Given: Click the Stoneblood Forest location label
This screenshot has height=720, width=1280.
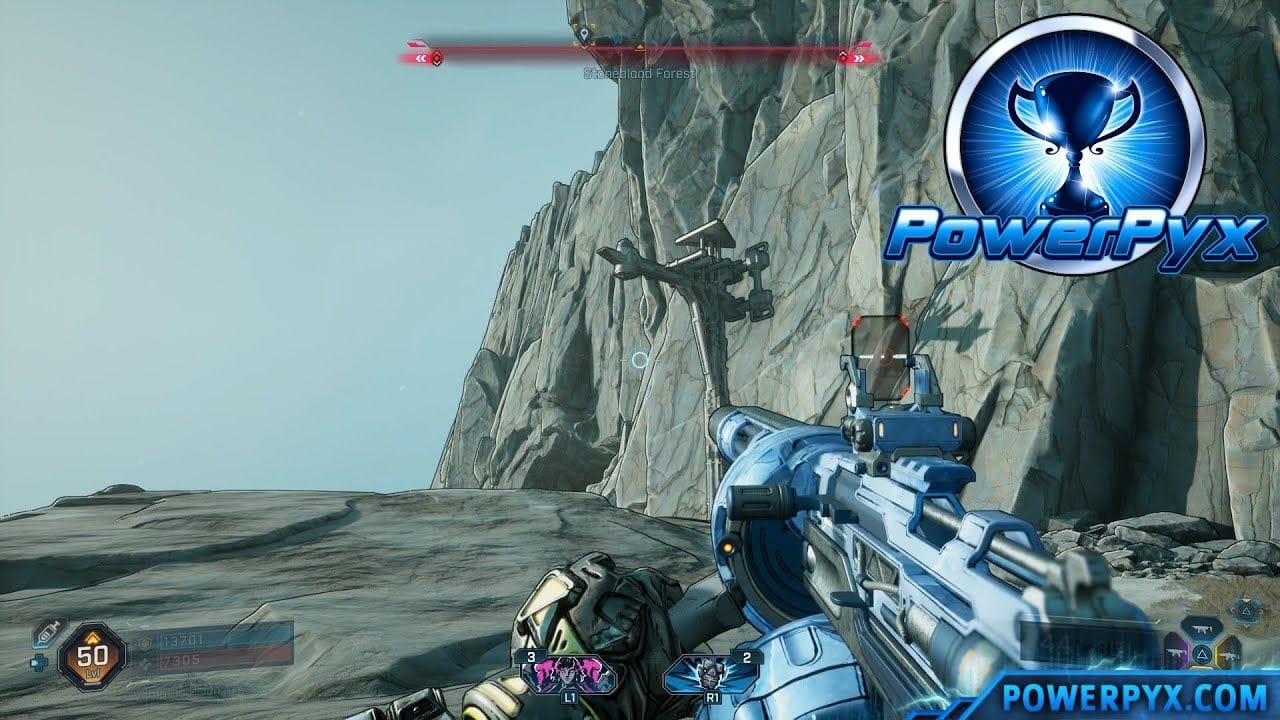Looking at the screenshot, I should (640, 74).
